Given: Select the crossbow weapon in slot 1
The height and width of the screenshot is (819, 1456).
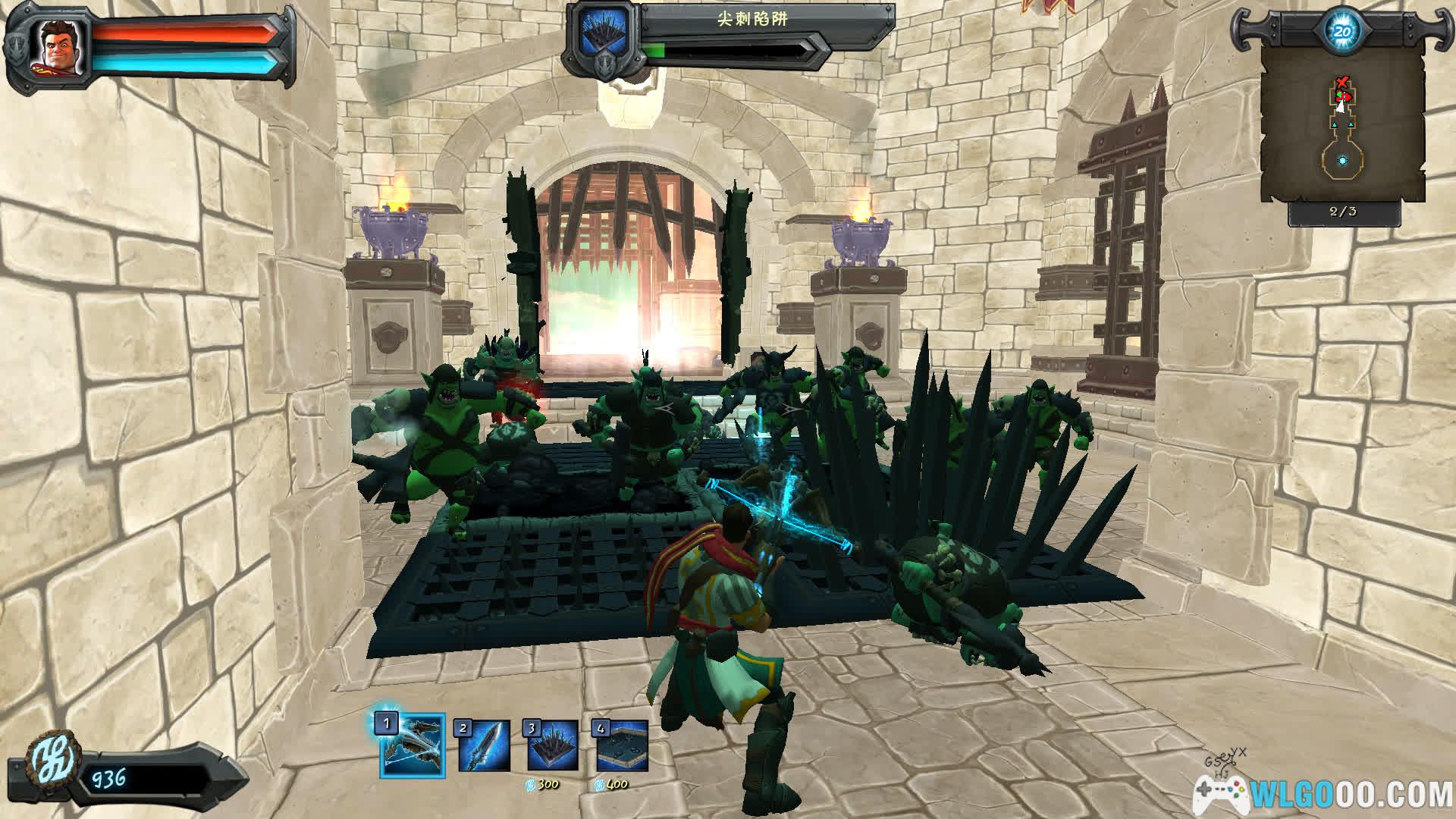Looking at the screenshot, I should point(413,746).
